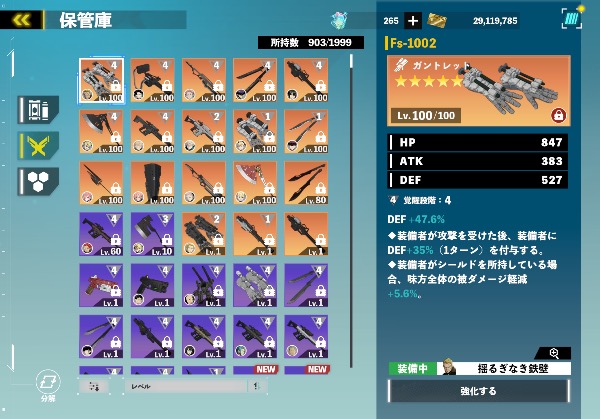Switch to the hexagon materials tab

[x=39, y=181]
